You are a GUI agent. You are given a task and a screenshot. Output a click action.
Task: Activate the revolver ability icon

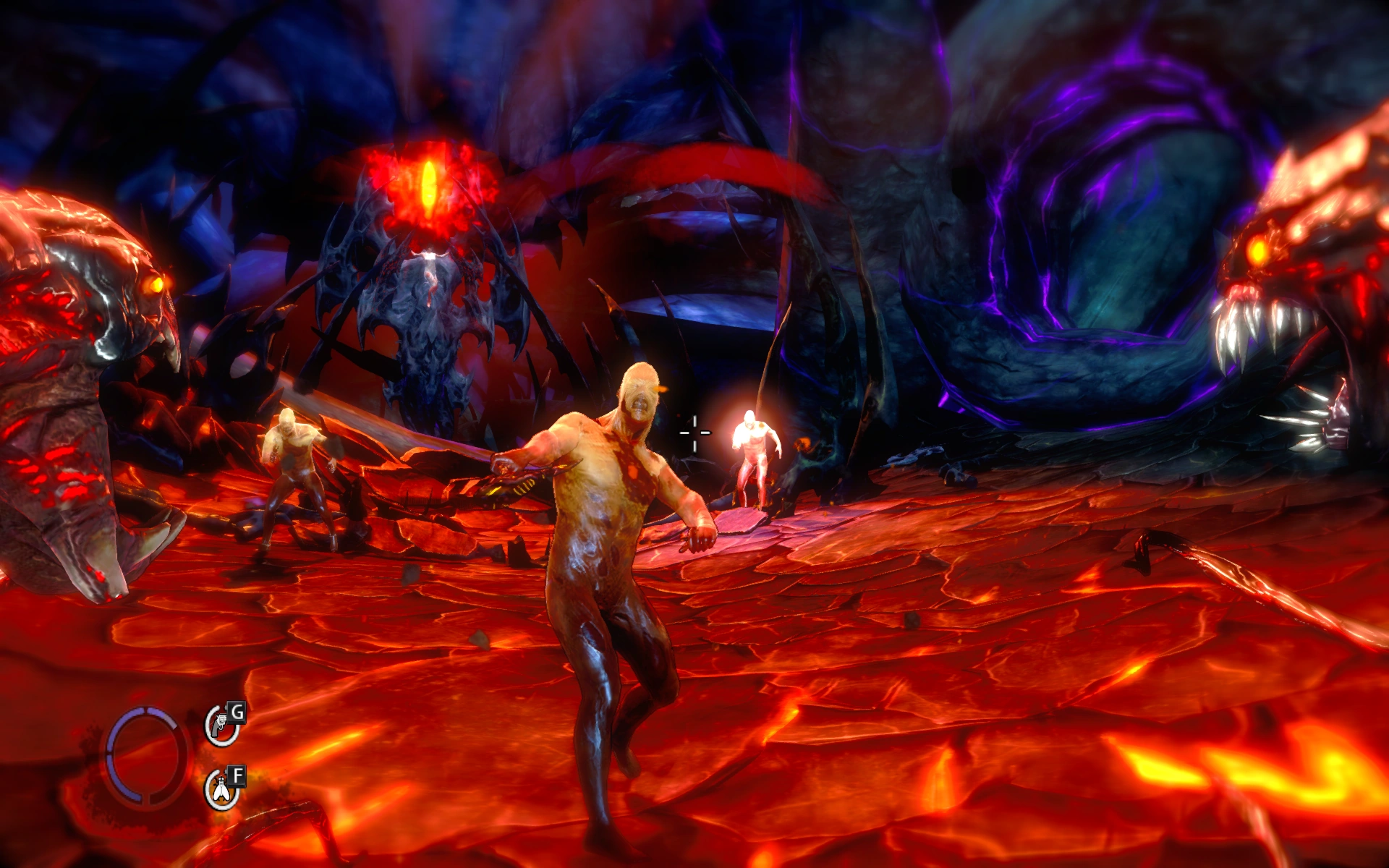pyautogui.click(x=221, y=726)
